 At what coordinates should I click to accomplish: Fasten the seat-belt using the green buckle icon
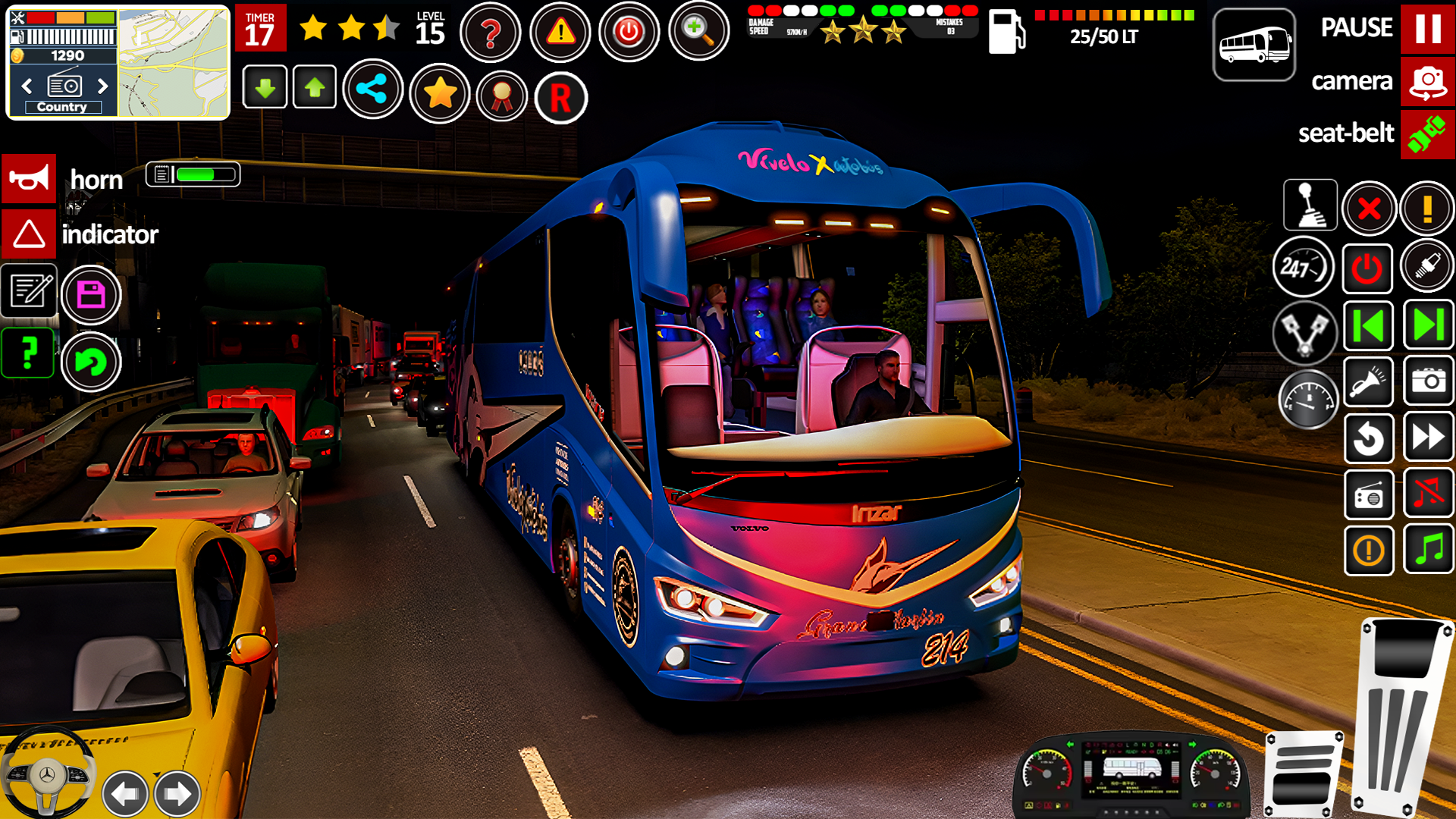[x=1427, y=134]
